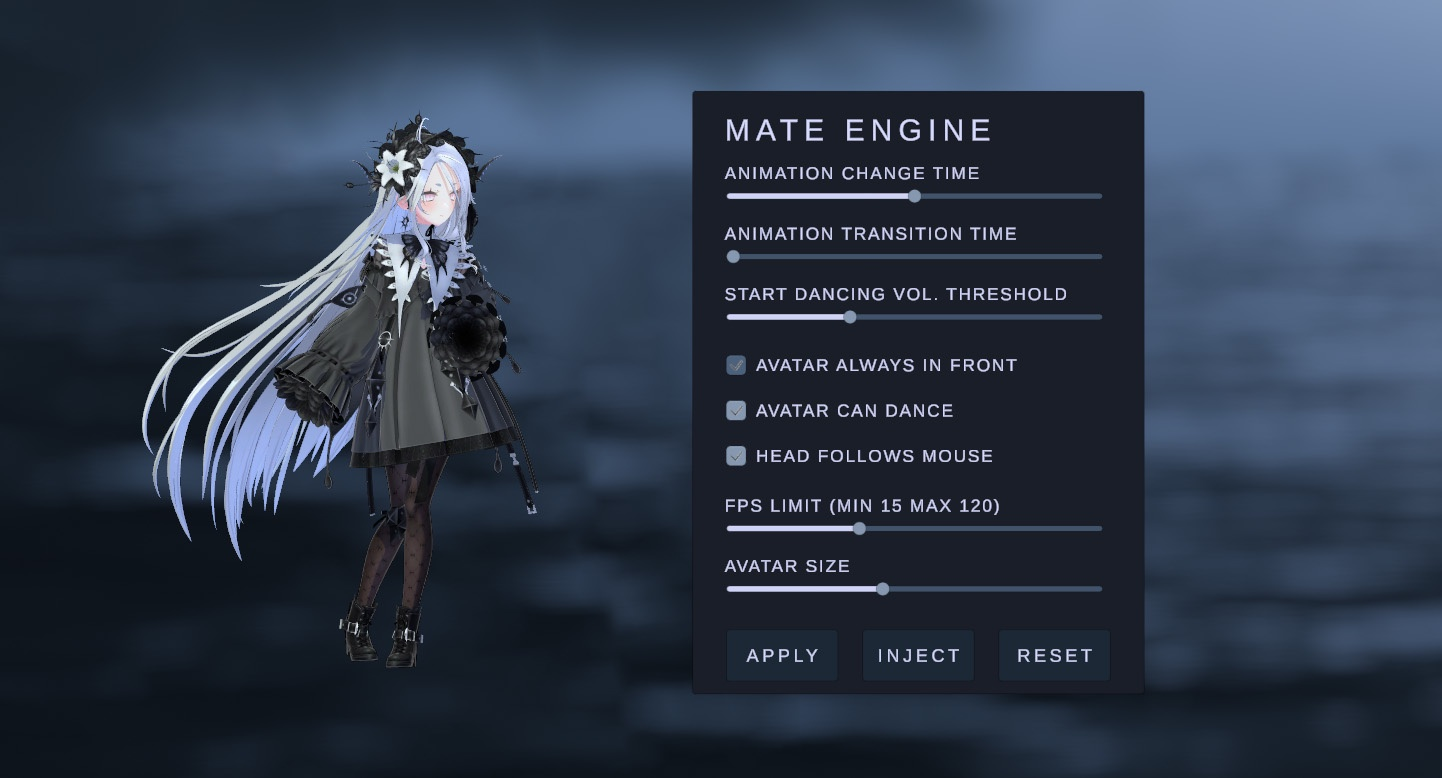Click the Start Dancing Vol. Threshold label
1442x778 pixels.
(x=897, y=294)
